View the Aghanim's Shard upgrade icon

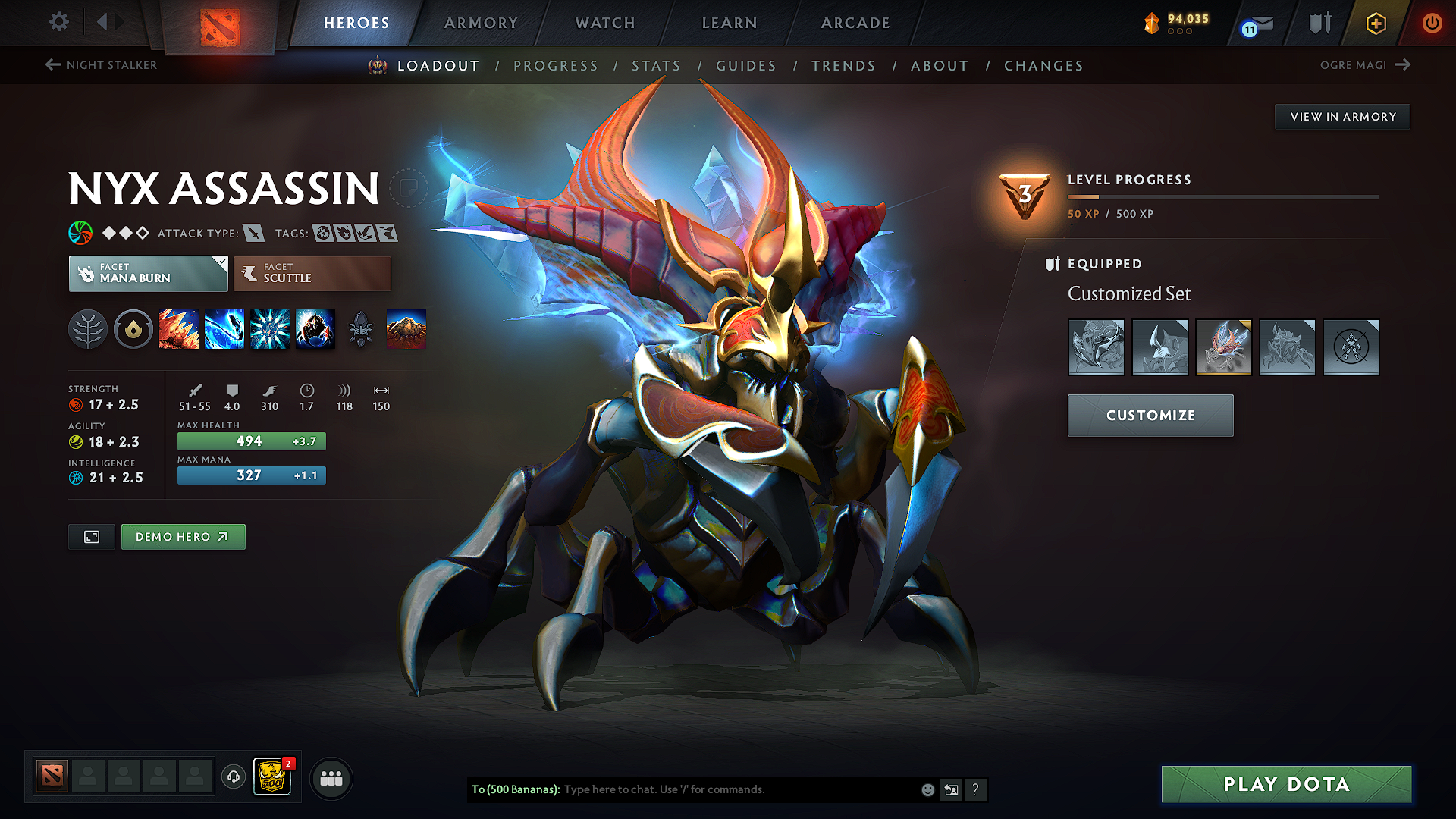tap(361, 329)
